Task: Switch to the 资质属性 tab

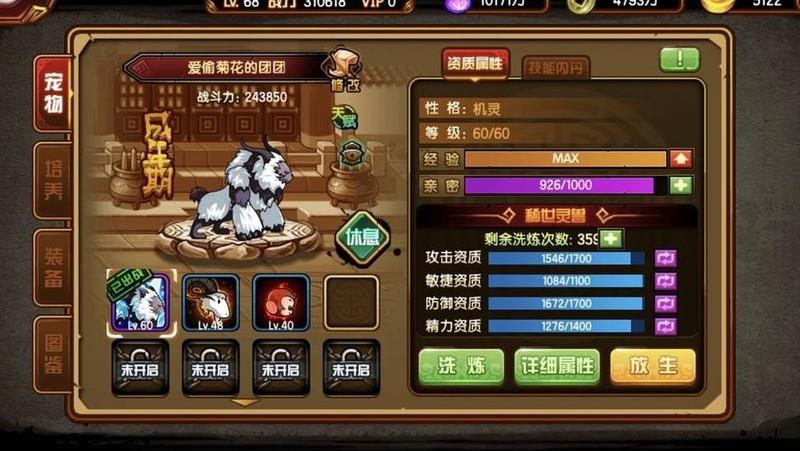Action: pos(475,65)
